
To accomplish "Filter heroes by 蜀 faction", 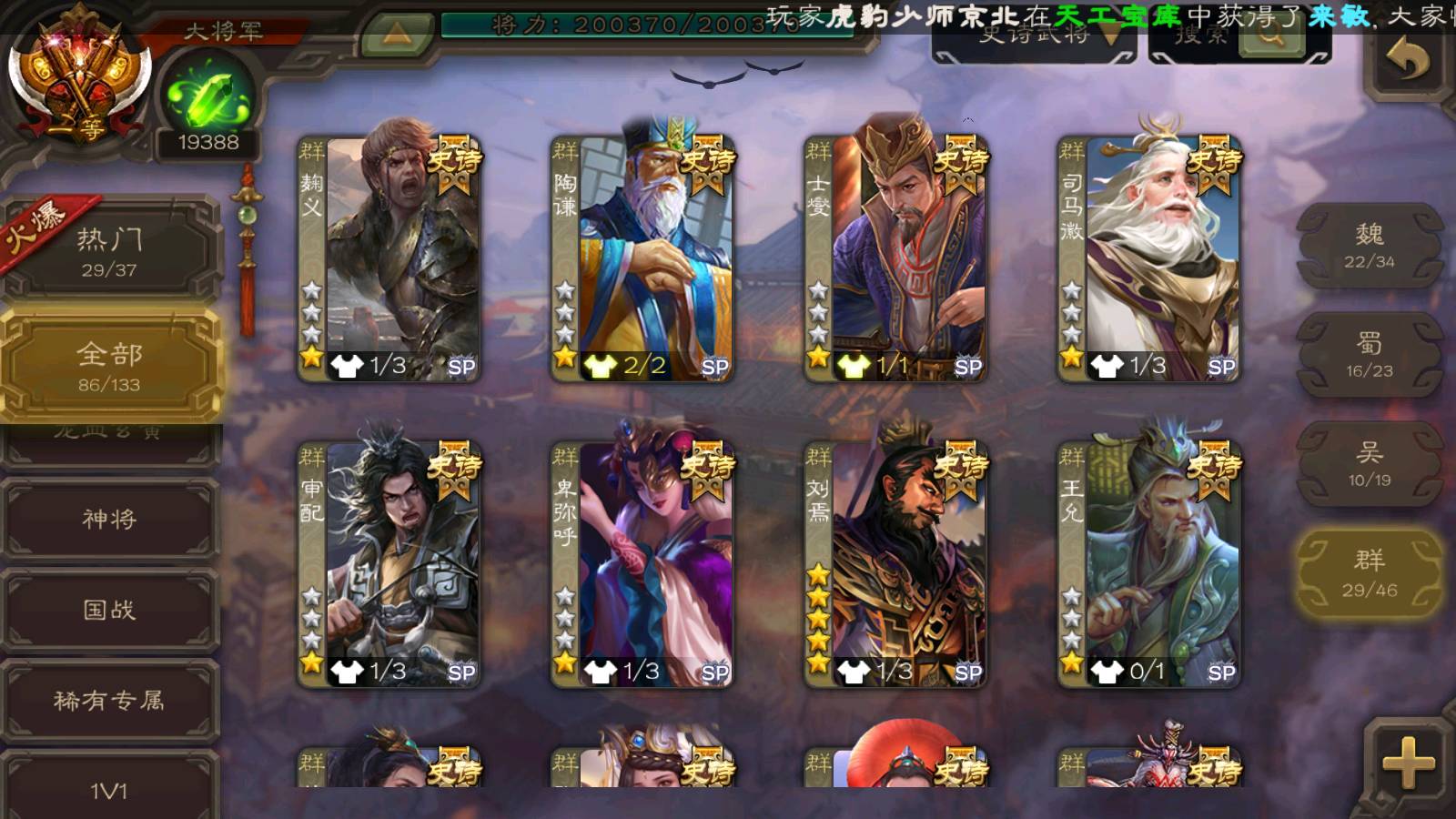I will tap(1369, 355).
